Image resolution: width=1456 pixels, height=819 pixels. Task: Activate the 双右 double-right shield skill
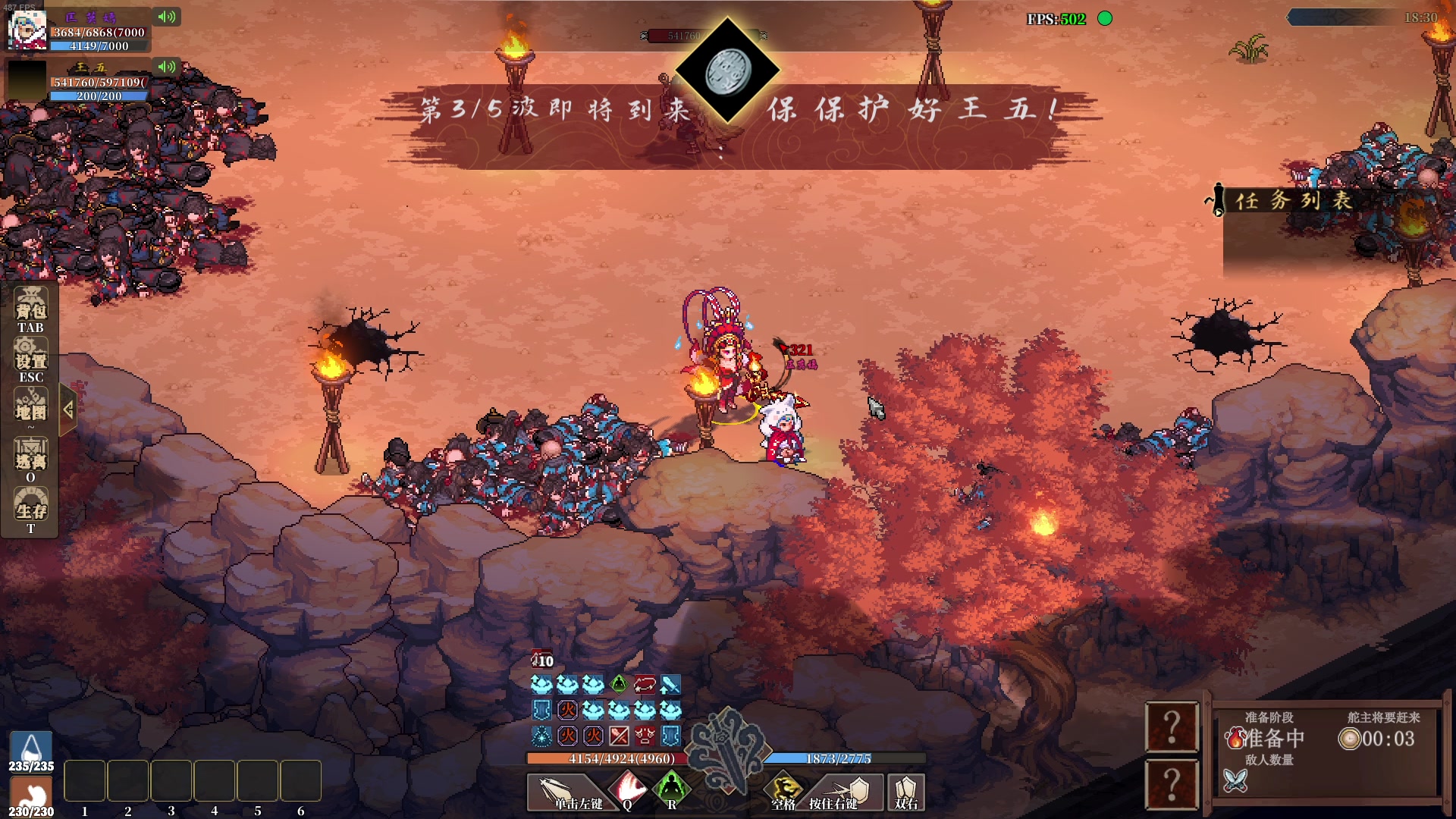point(906,790)
